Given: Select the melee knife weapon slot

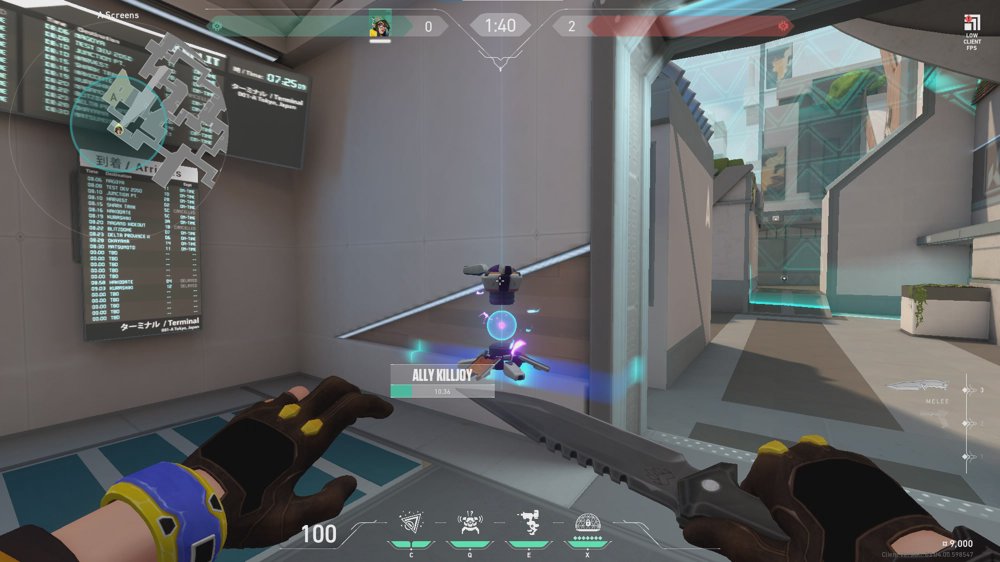Looking at the screenshot, I should 913,387.
